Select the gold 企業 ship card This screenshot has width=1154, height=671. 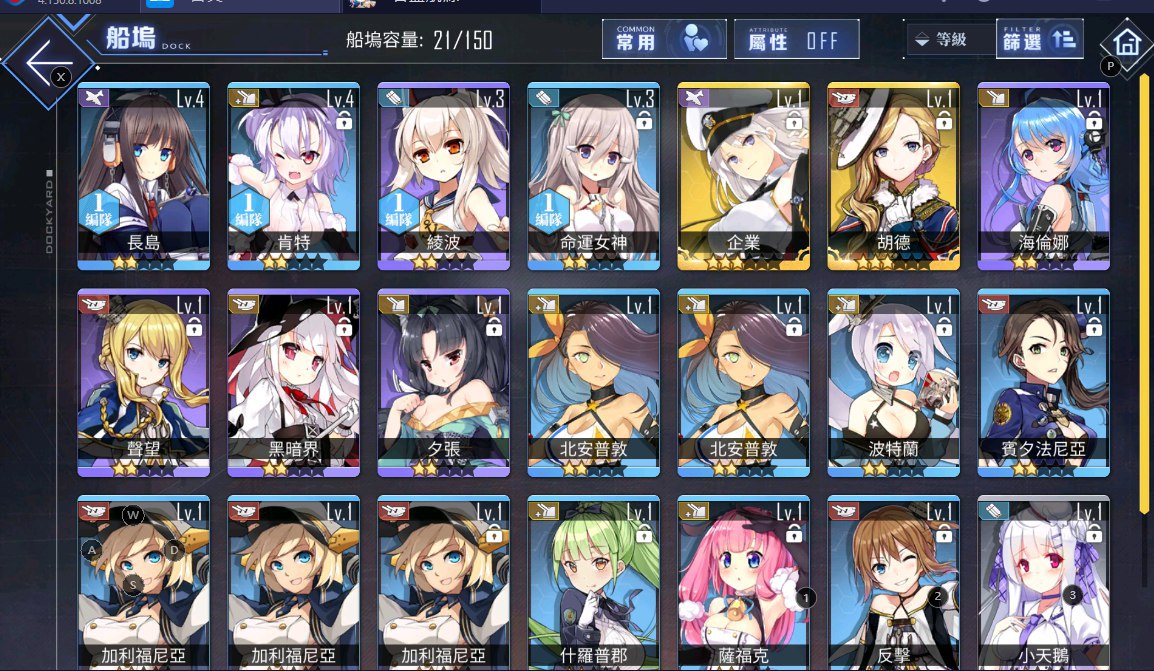coord(744,175)
